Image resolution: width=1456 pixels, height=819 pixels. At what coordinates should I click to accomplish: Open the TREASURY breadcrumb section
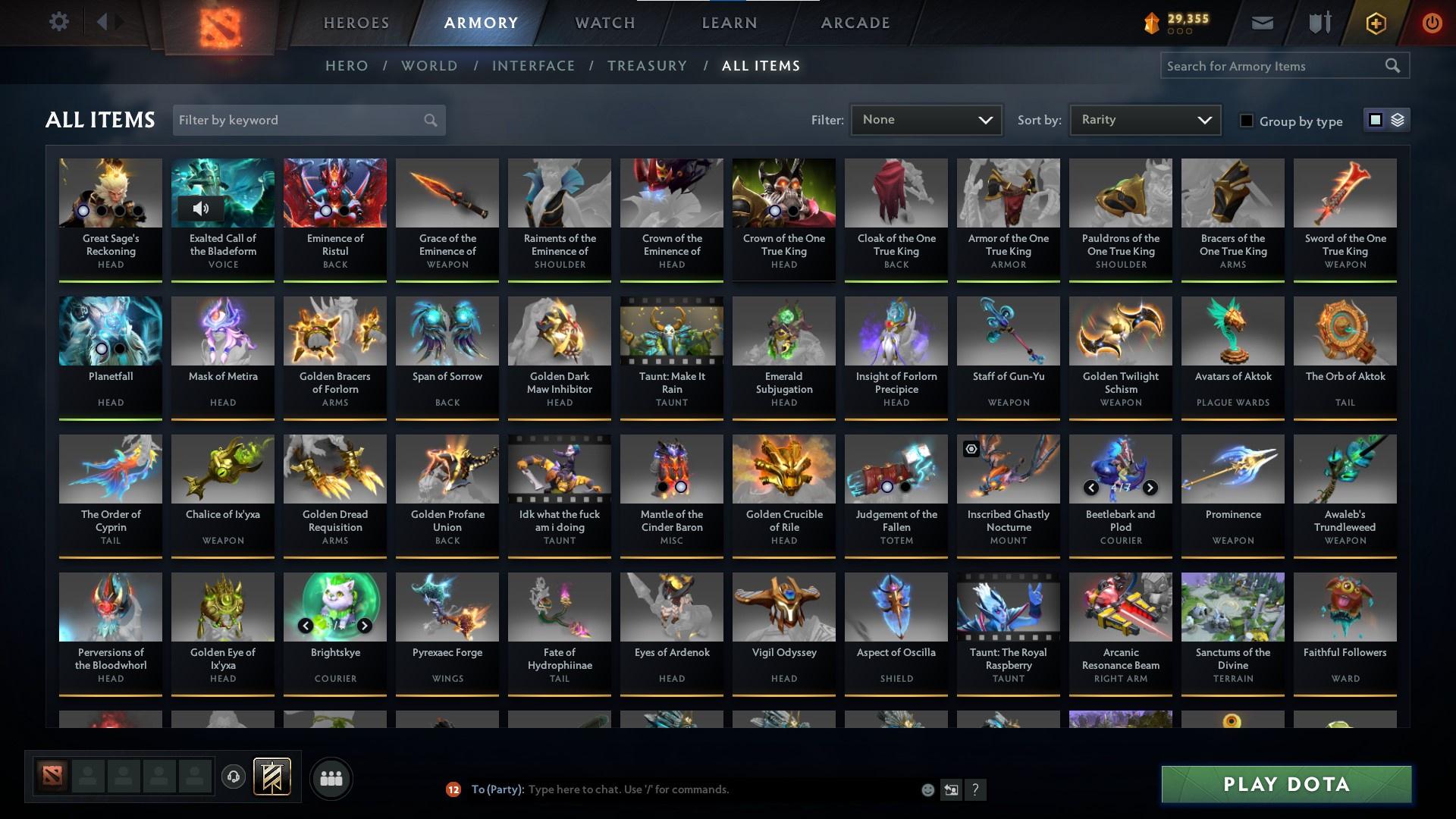647,66
